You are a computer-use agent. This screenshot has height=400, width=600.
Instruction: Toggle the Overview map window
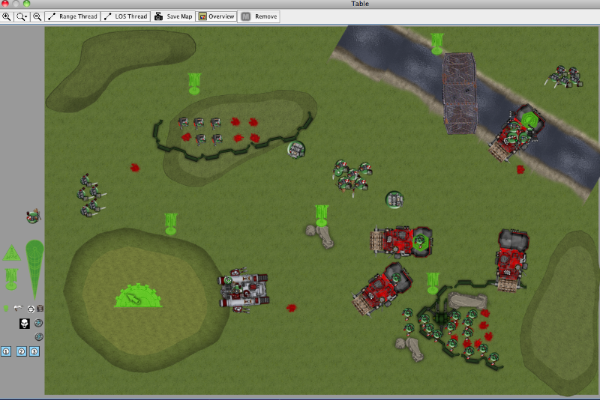[217, 17]
